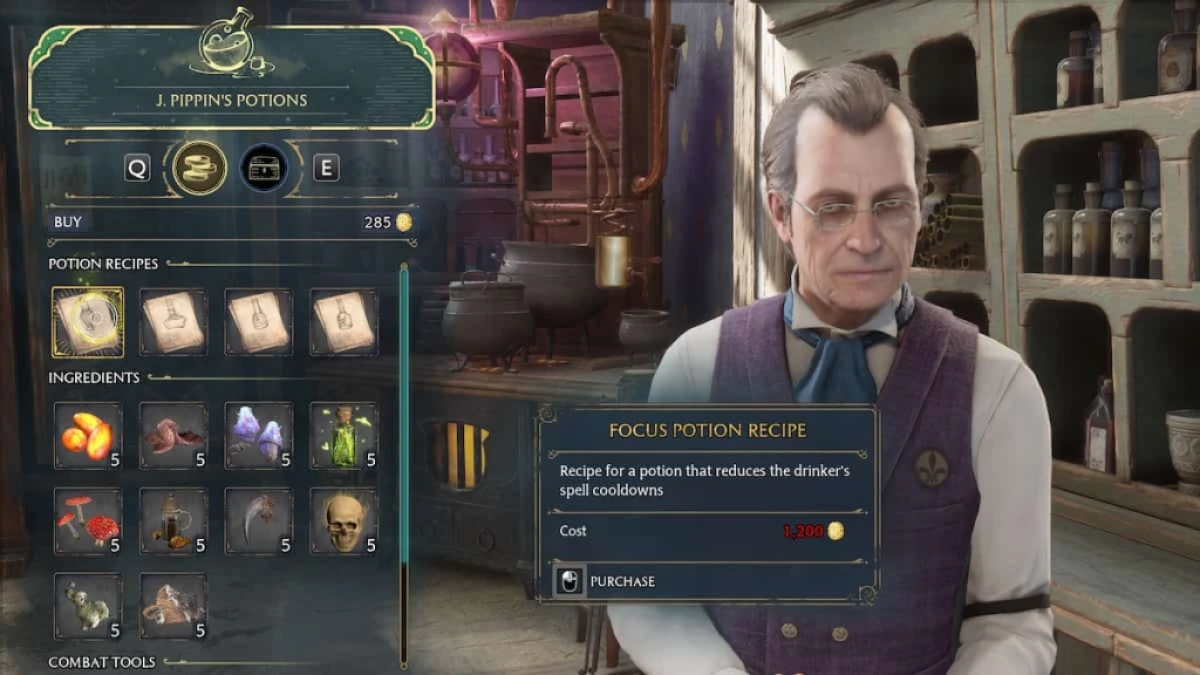The width and height of the screenshot is (1200, 675).
Task: Select the green glowing bottle ingredient
Action: tap(344, 436)
